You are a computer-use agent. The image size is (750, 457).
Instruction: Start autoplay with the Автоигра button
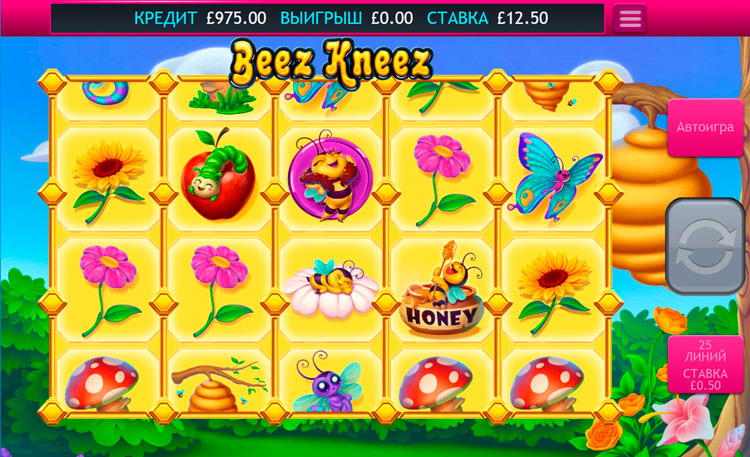[705, 127]
